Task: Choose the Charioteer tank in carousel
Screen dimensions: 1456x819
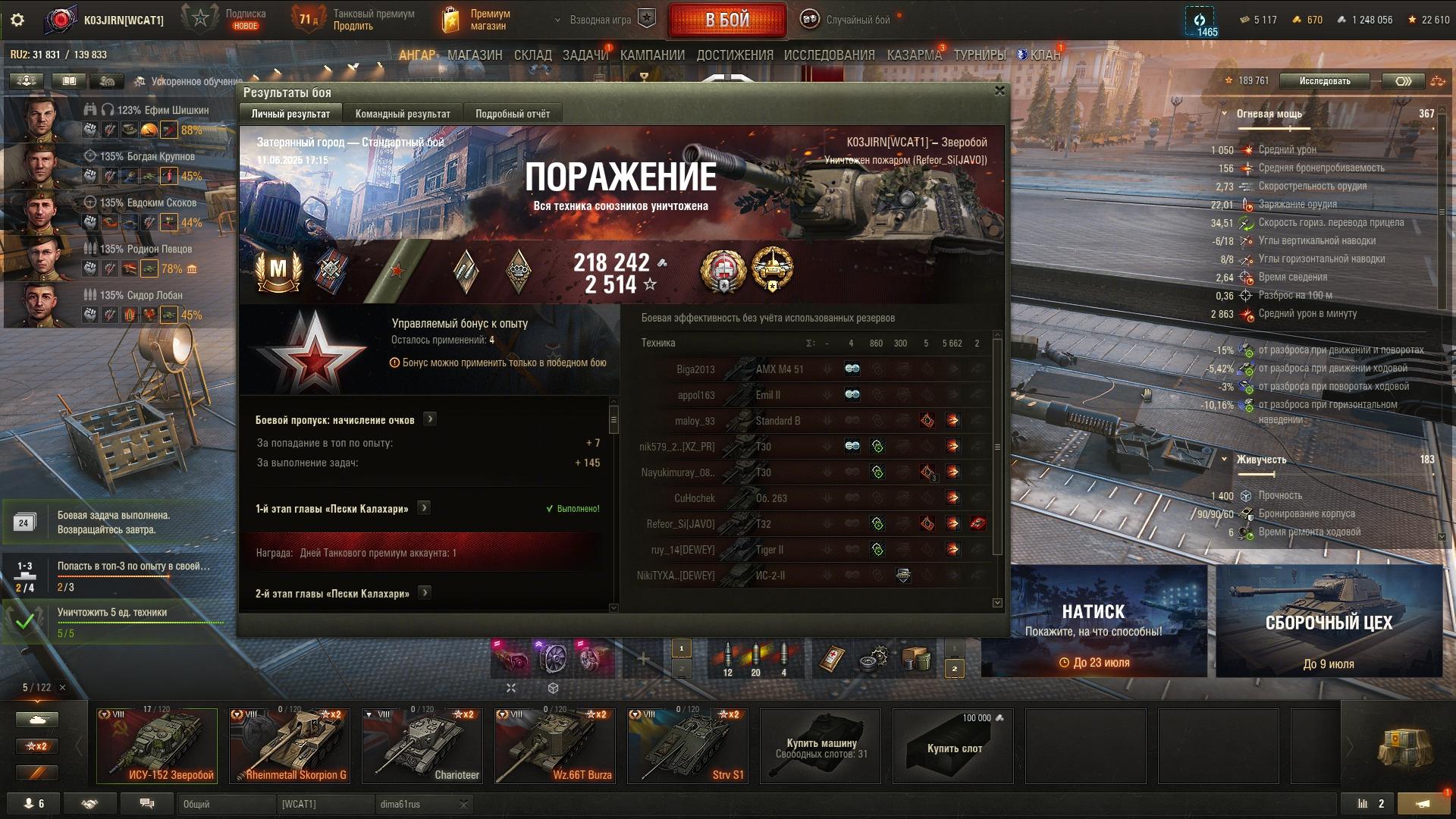Action: tap(422, 745)
